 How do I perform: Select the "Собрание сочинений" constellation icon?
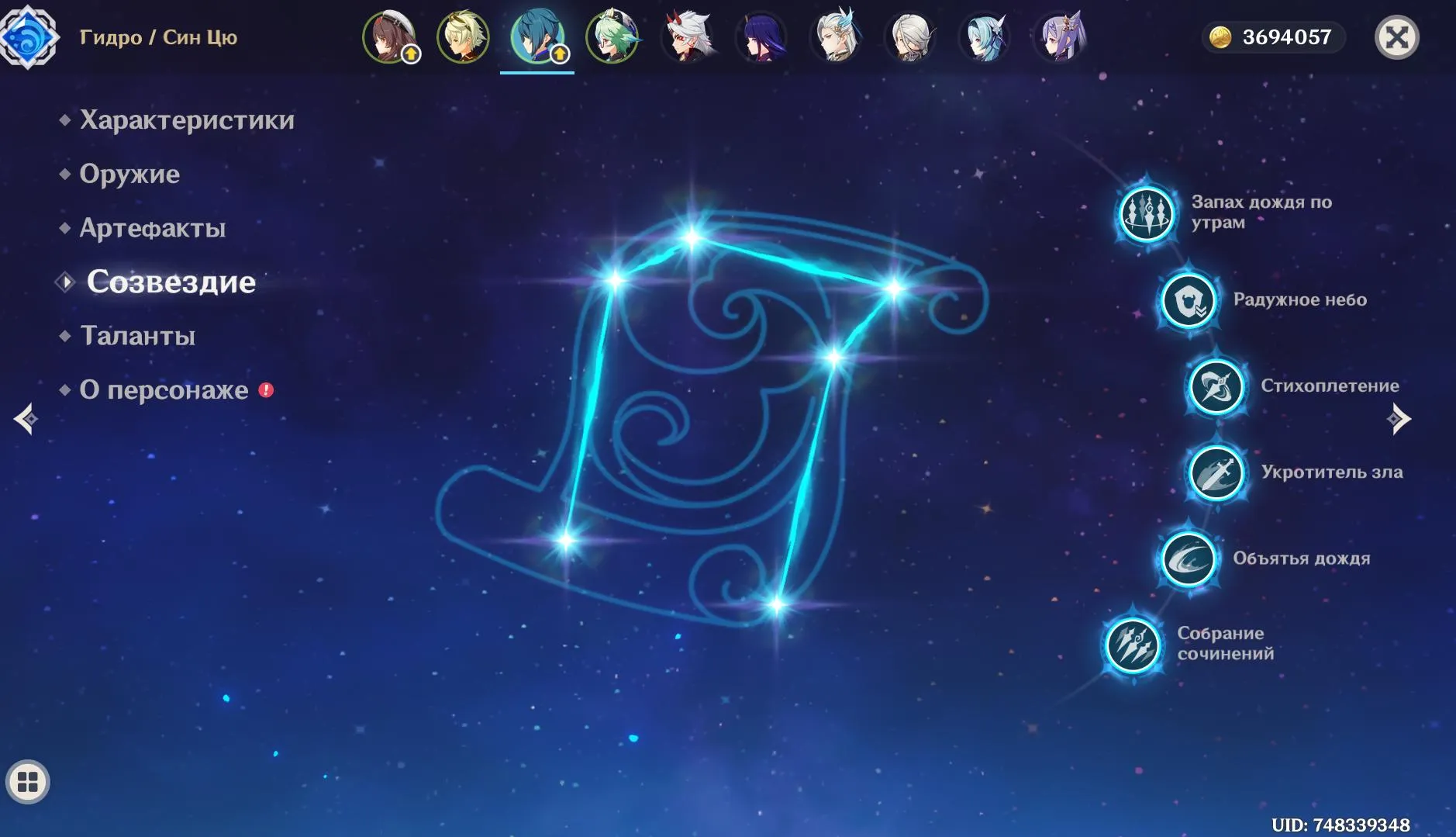pos(1134,645)
